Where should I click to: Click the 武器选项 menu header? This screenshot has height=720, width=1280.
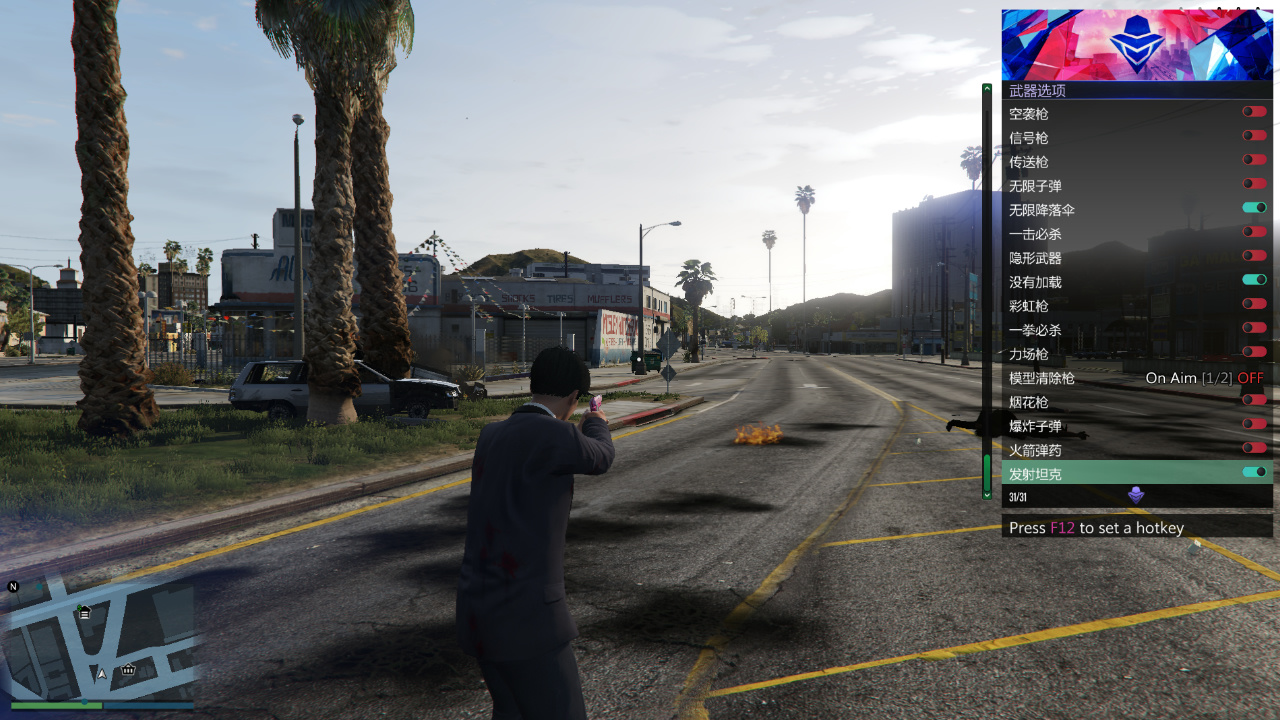coord(1137,90)
